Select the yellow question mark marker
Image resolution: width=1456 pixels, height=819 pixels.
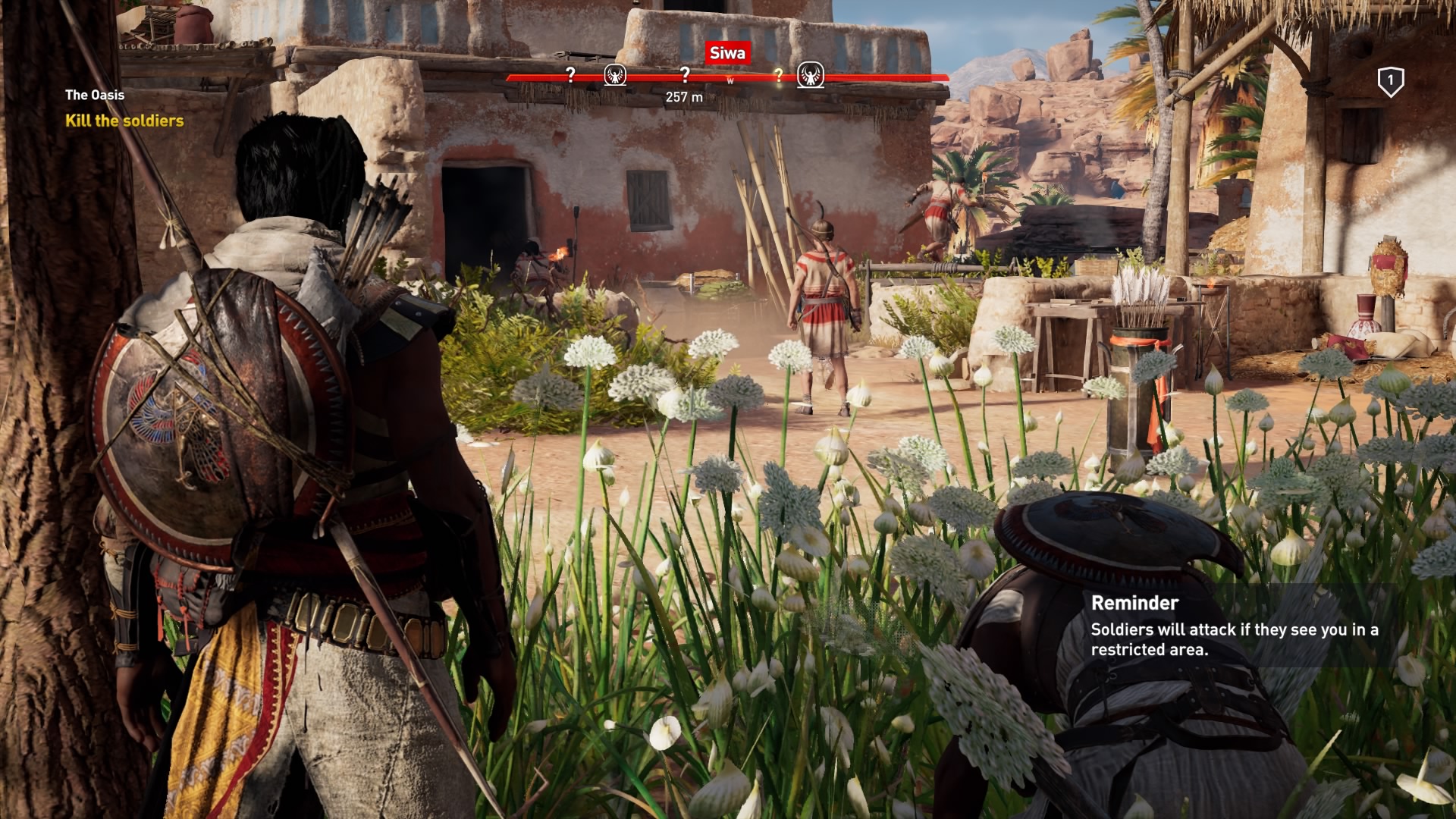(778, 75)
